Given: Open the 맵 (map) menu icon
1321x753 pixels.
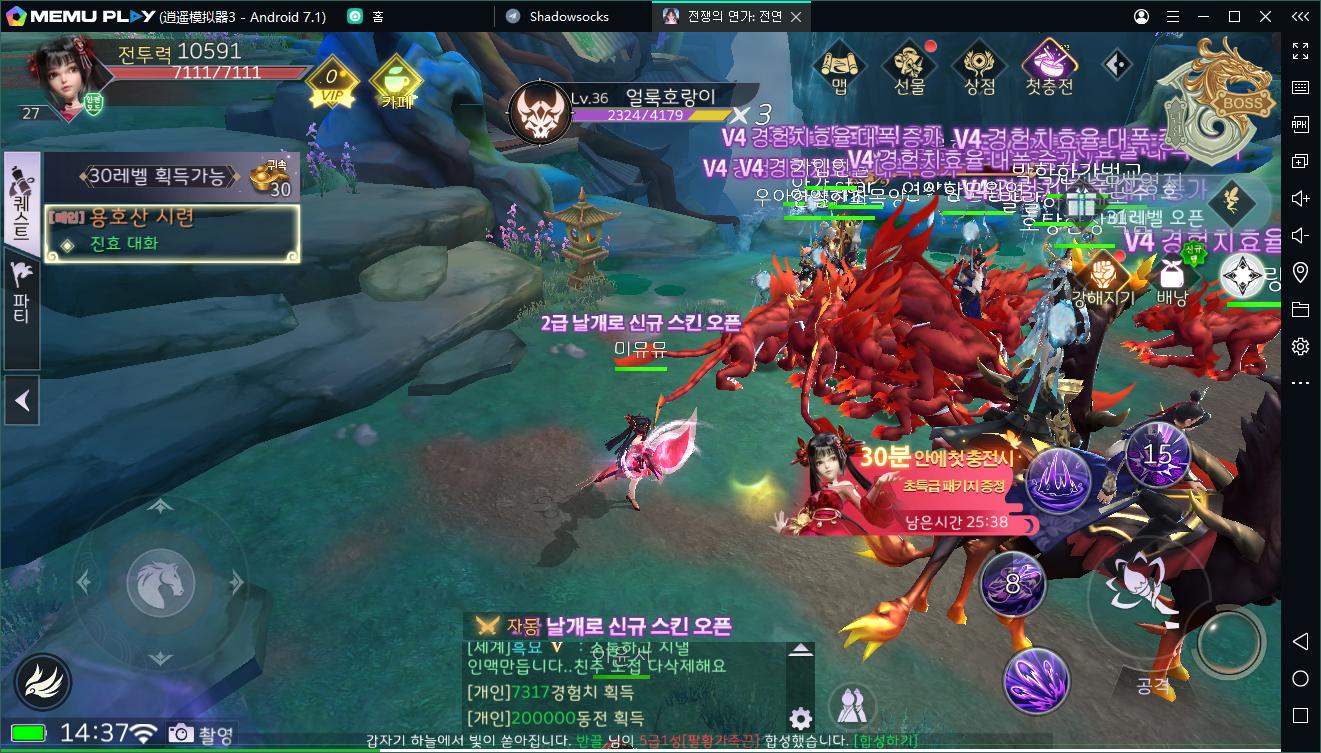Looking at the screenshot, I should coord(839,68).
